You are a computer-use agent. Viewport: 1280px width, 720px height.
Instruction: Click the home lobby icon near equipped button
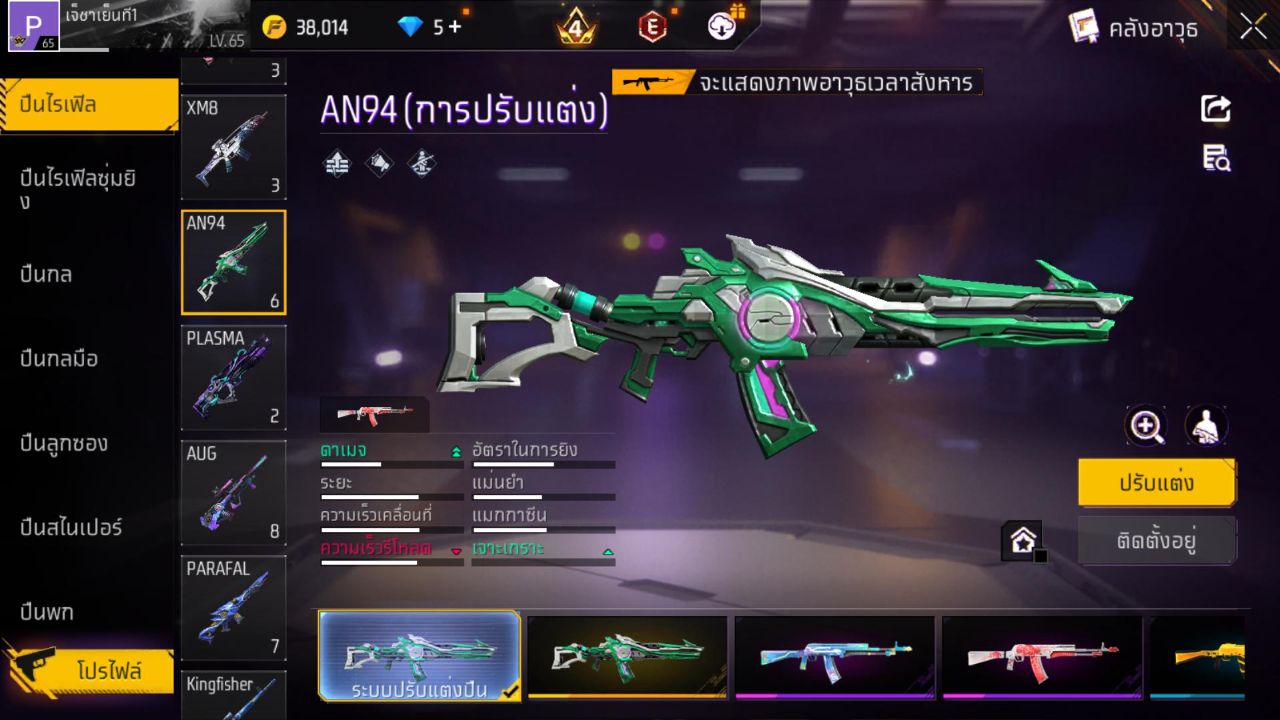(1022, 540)
